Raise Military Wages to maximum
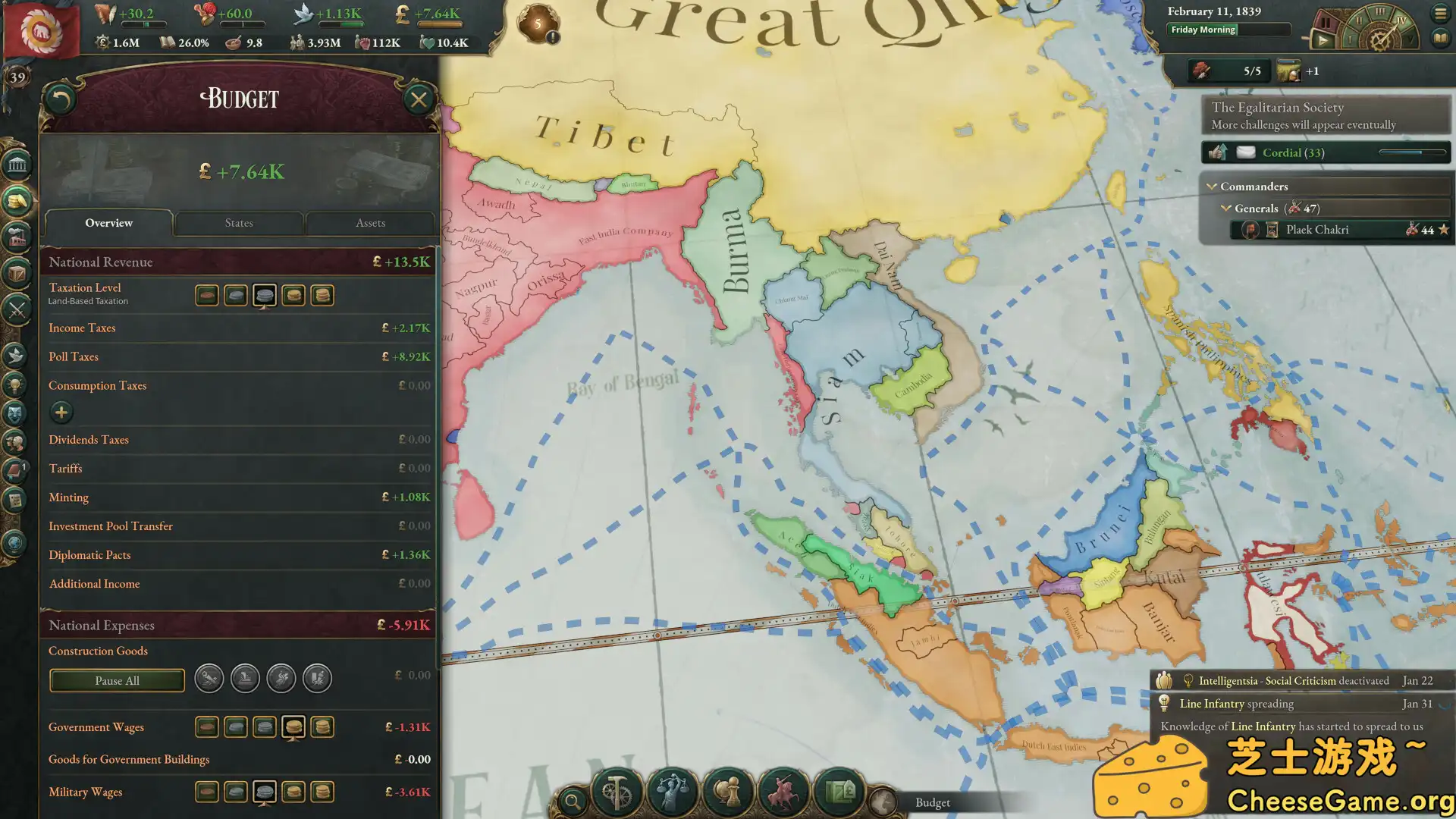This screenshot has width=1456, height=819. (x=323, y=791)
